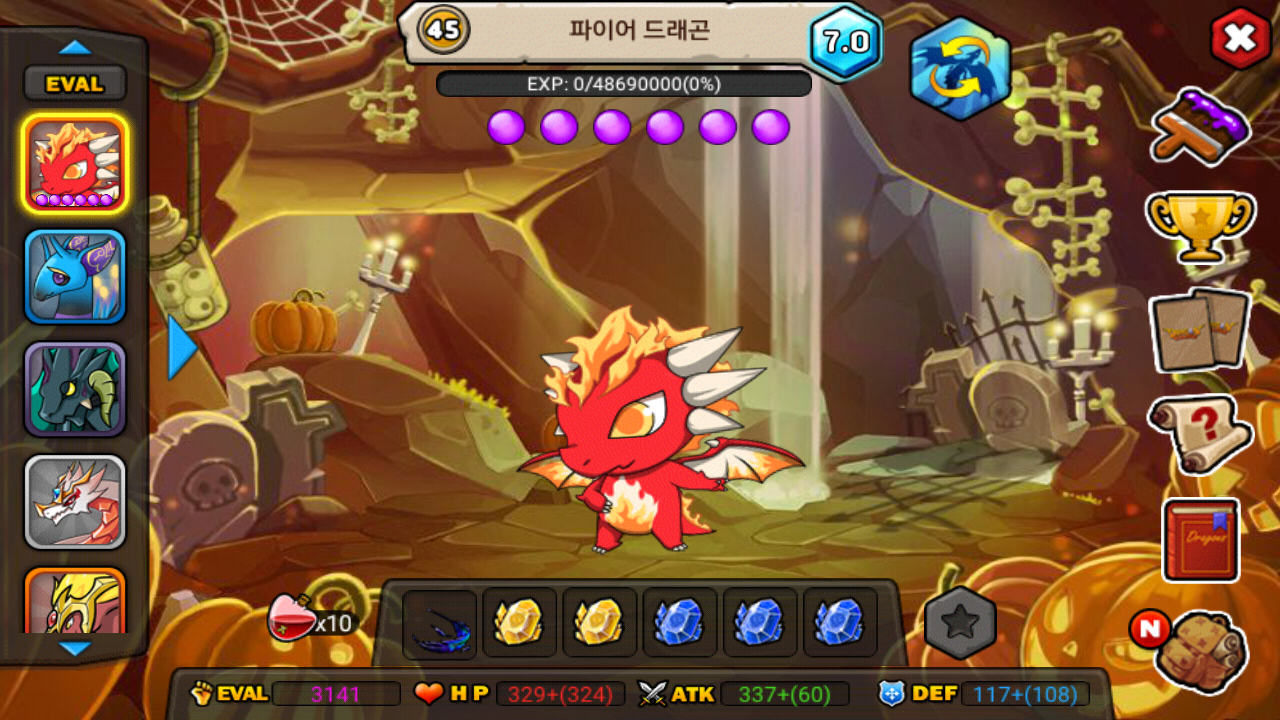Open the gold trophy icon
The image size is (1280, 720).
pyautogui.click(x=1200, y=226)
